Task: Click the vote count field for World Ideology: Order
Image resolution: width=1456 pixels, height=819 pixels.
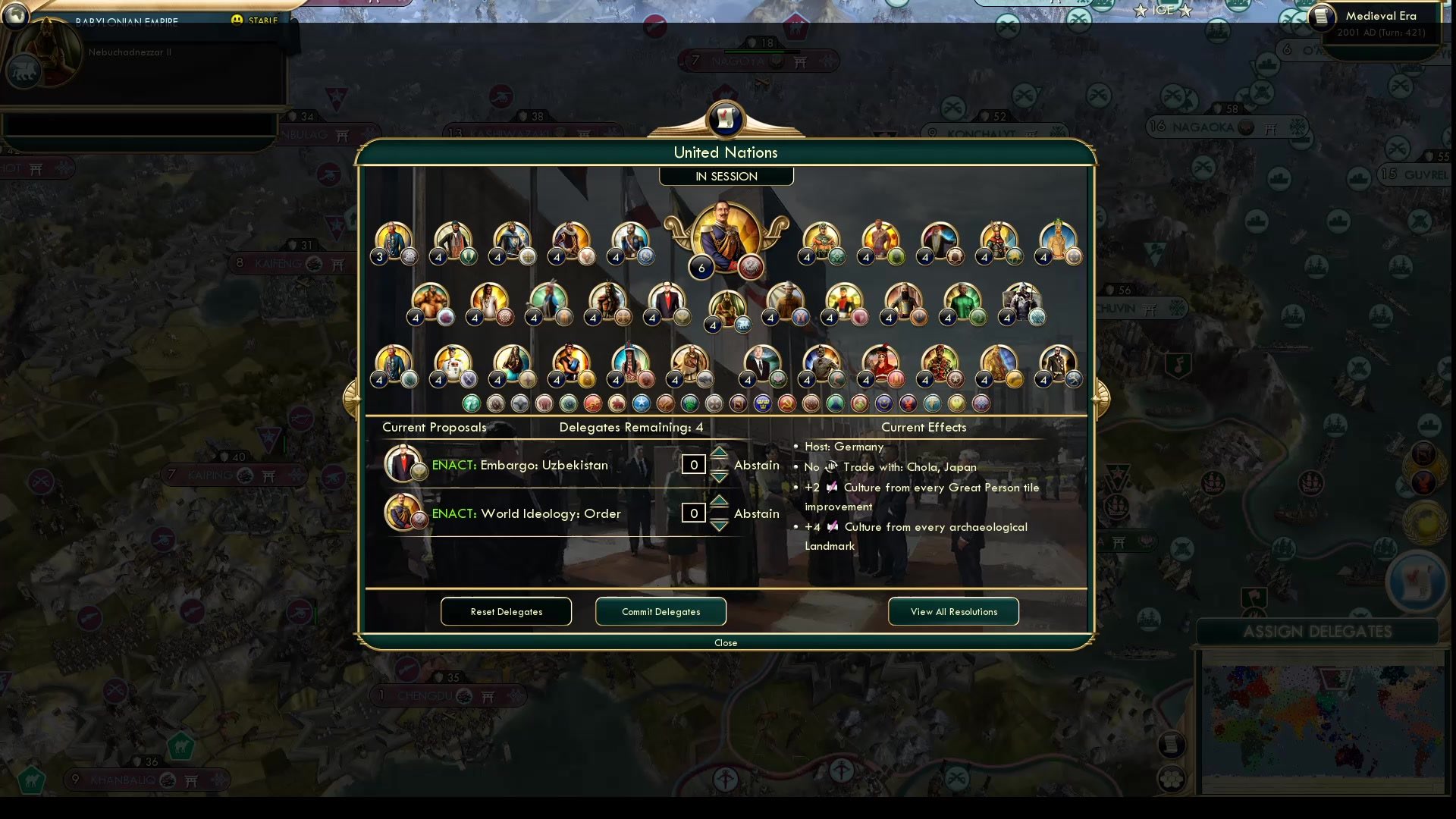Action: tap(693, 513)
